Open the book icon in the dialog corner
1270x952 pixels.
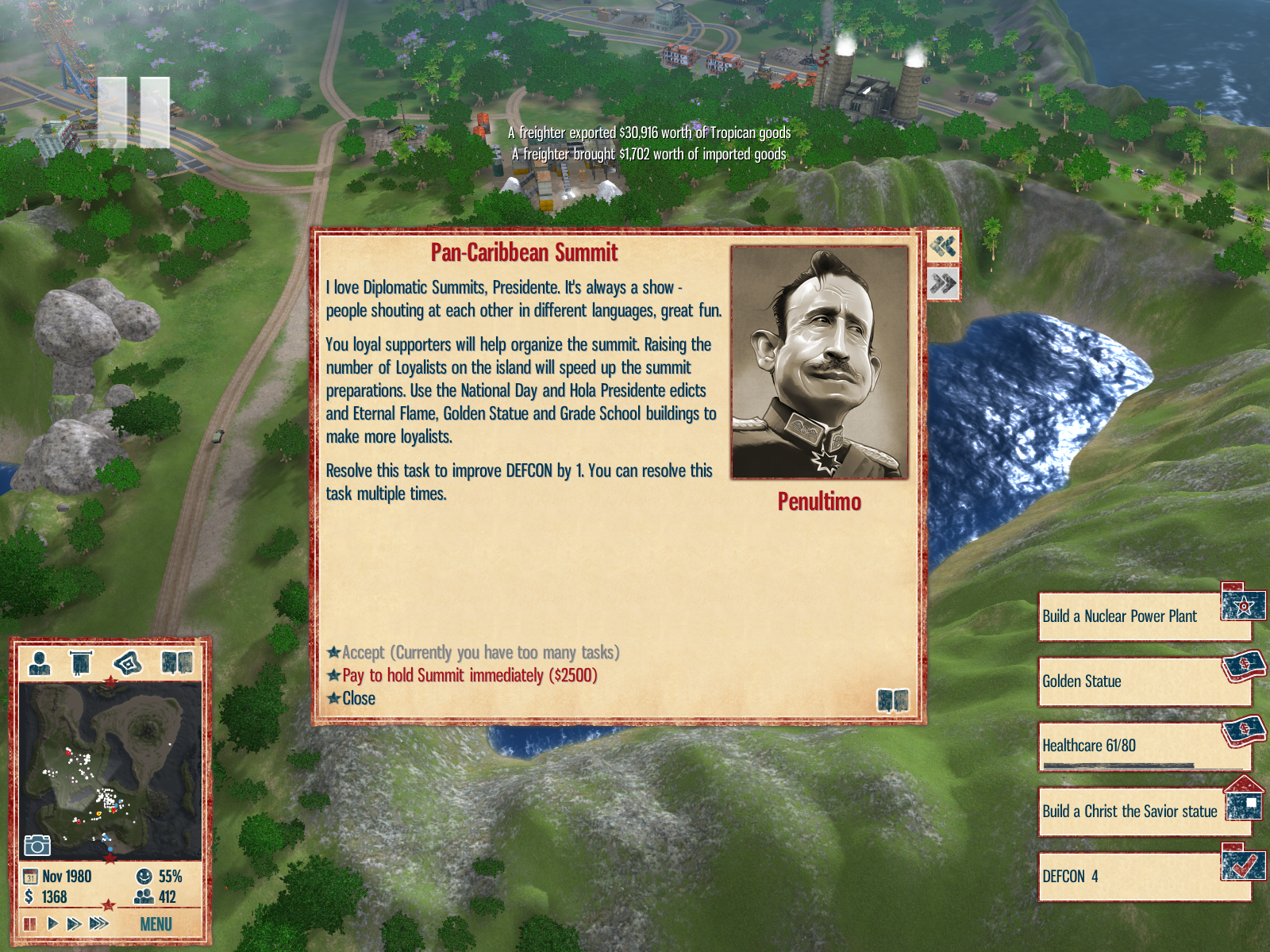tap(893, 701)
